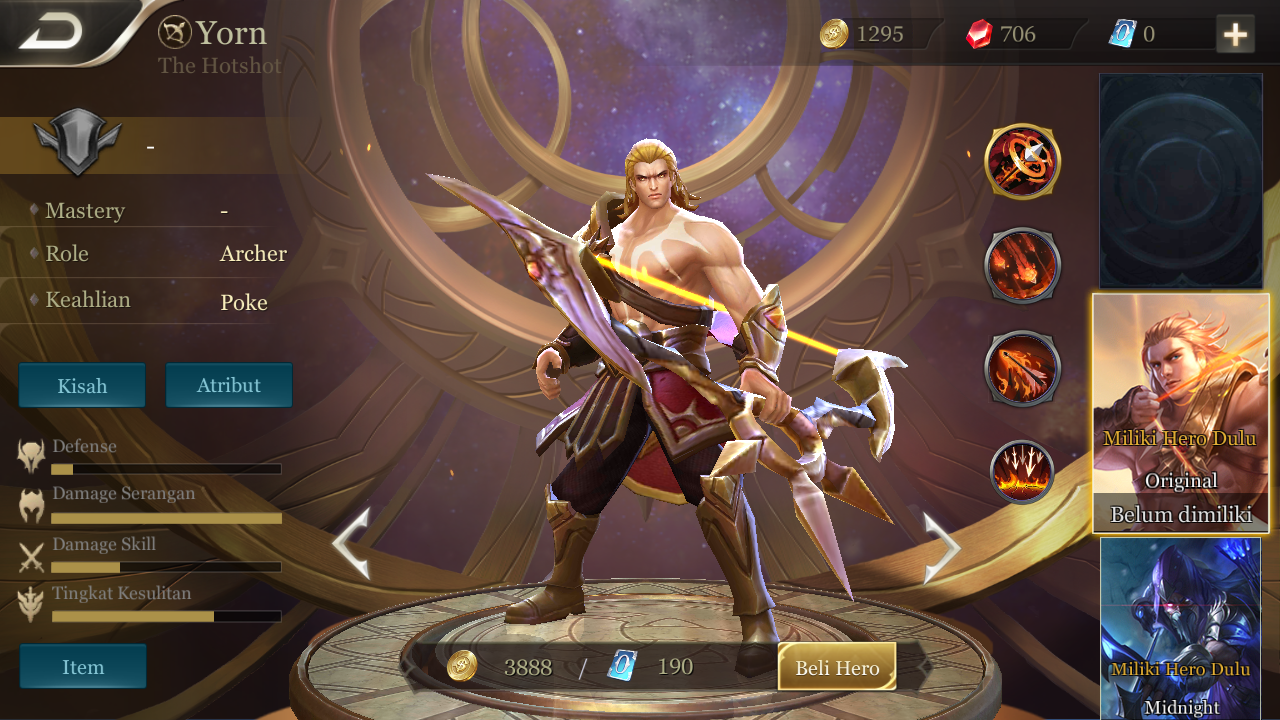
Task: Tap the plus button to add currency
Action: tap(1236, 34)
